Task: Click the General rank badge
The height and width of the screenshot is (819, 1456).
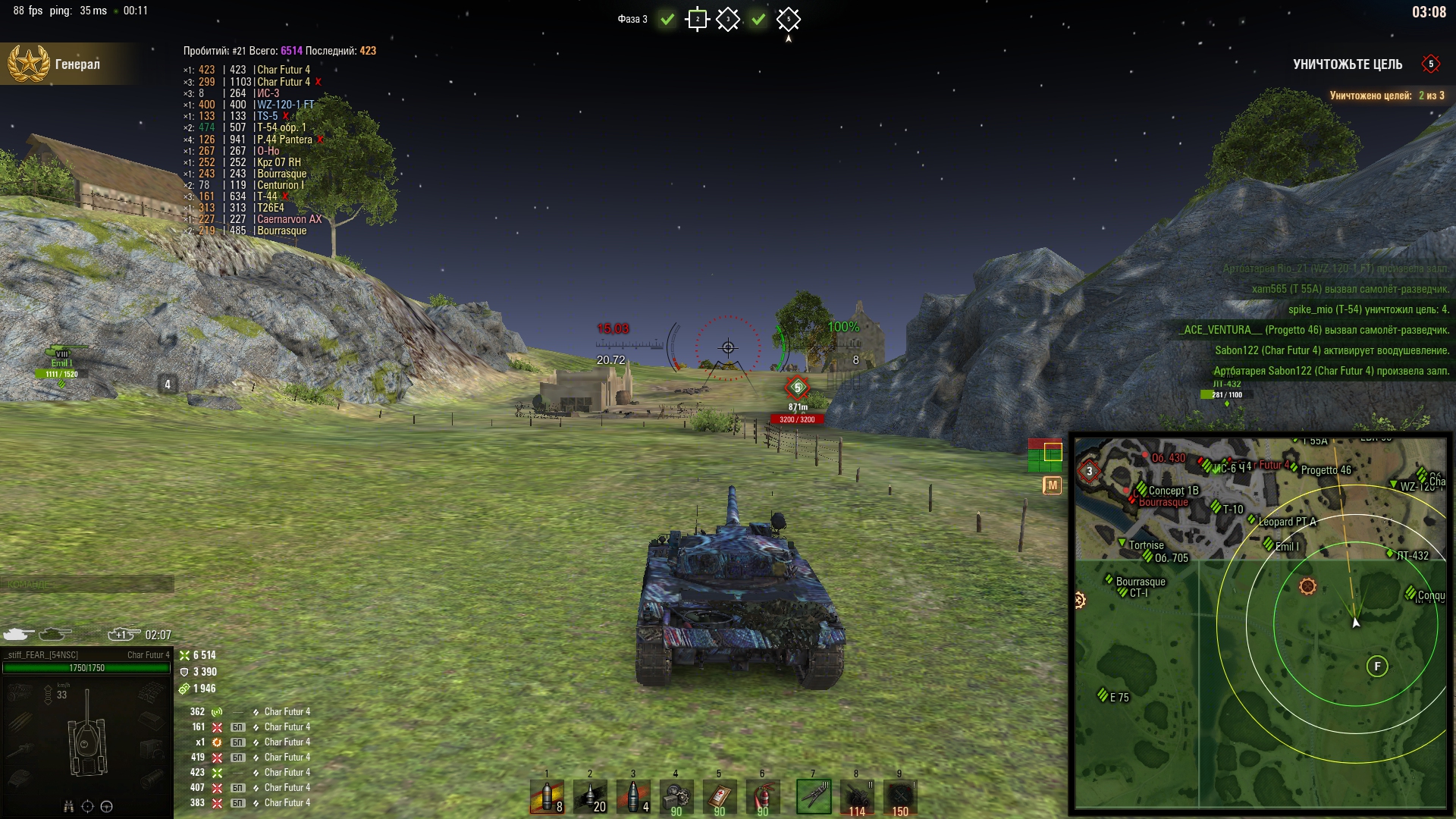Action: pos(29,64)
